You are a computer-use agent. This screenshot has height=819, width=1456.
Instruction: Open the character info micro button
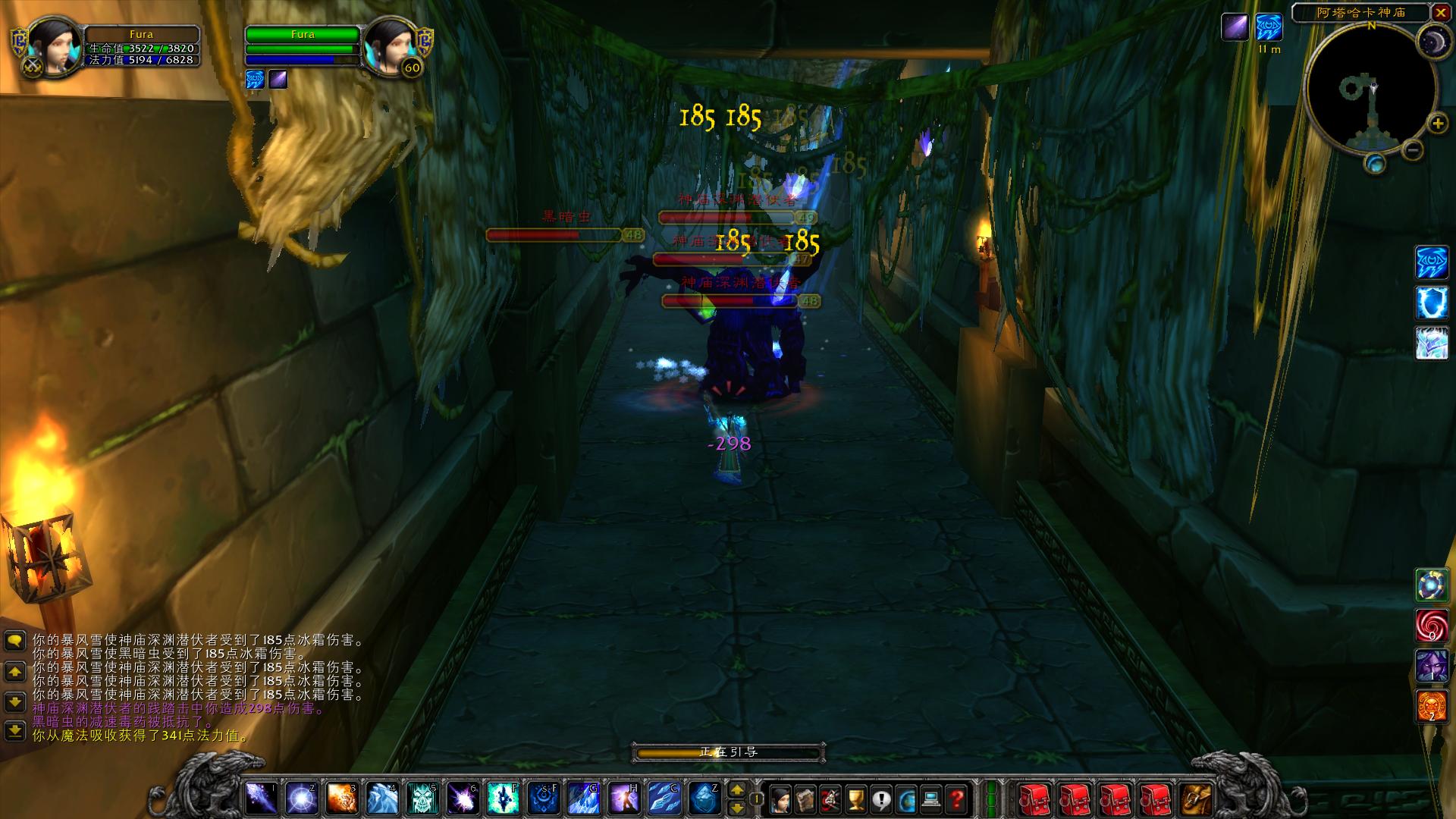tap(779, 799)
